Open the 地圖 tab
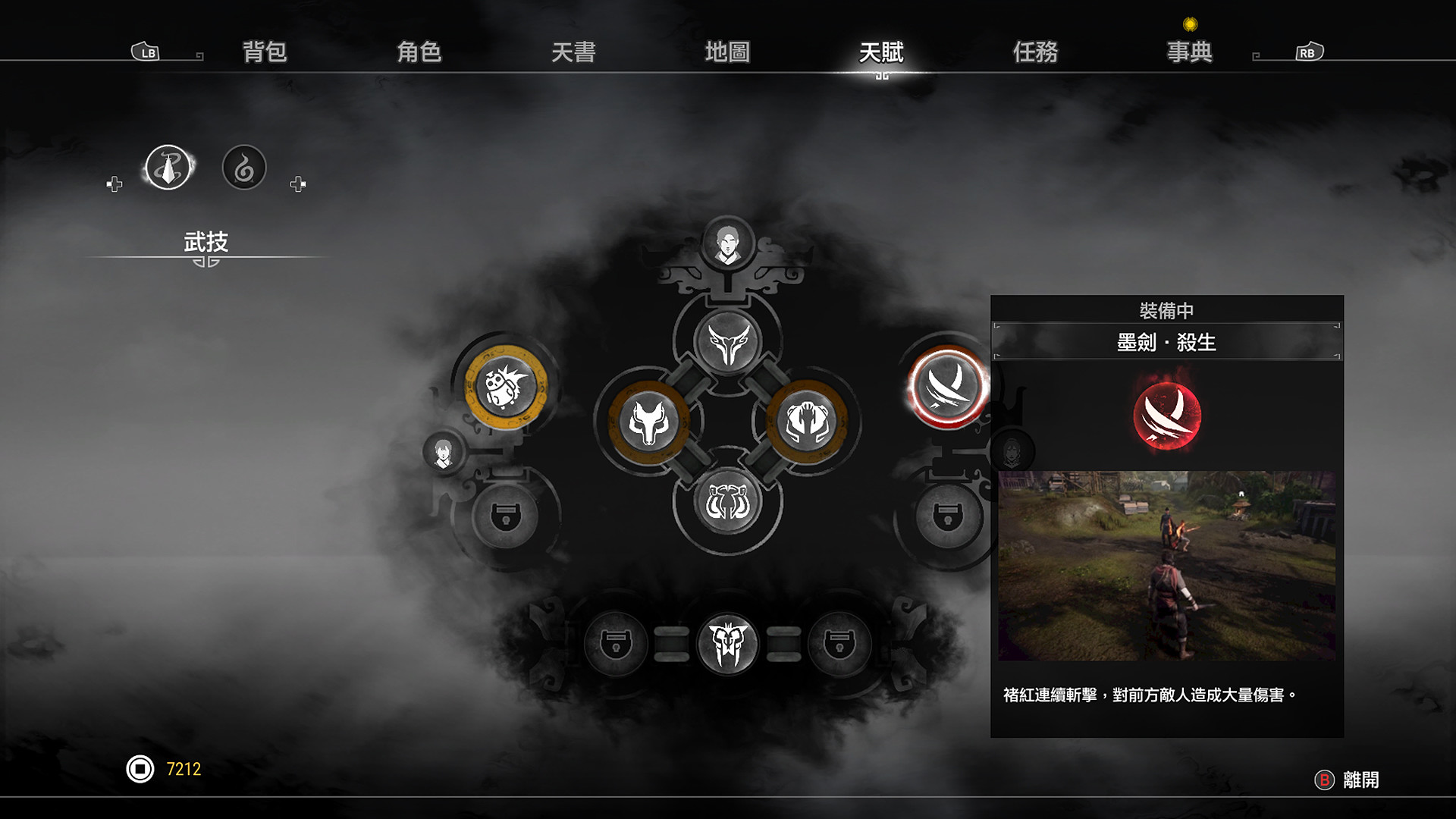1456x819 pixels. point(726,53)
